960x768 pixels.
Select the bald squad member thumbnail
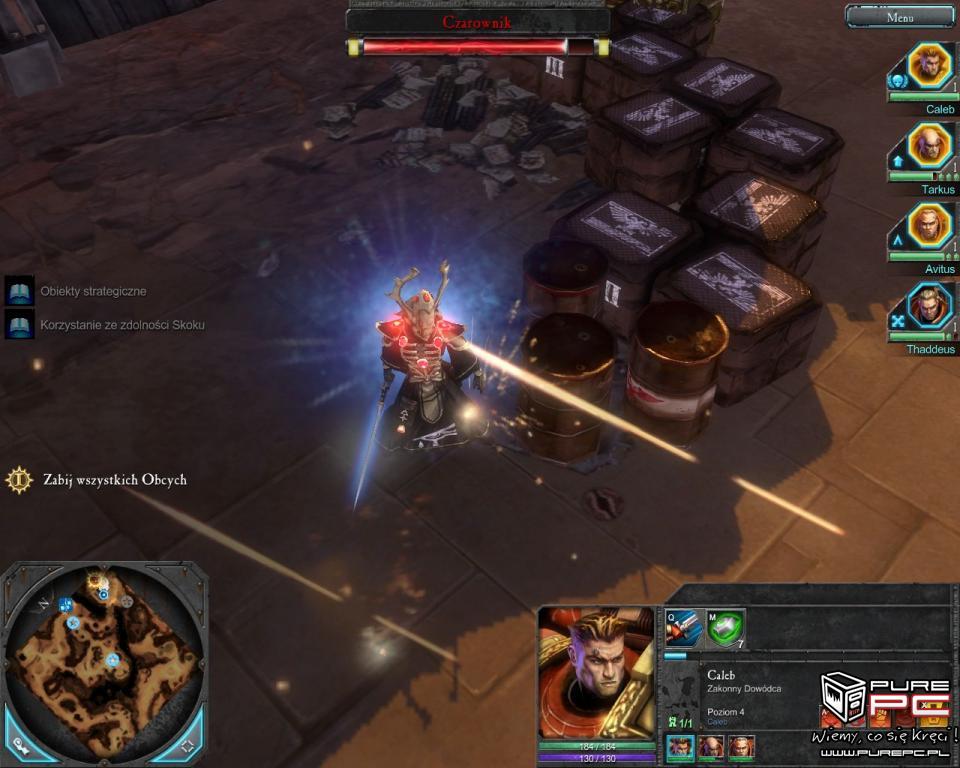[x=710, y=747]
